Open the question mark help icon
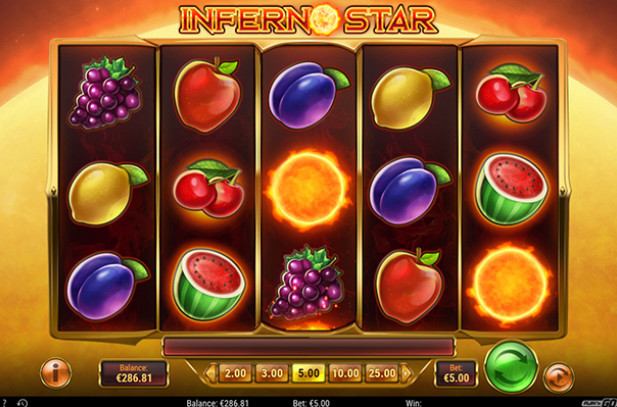 [6, 402]
